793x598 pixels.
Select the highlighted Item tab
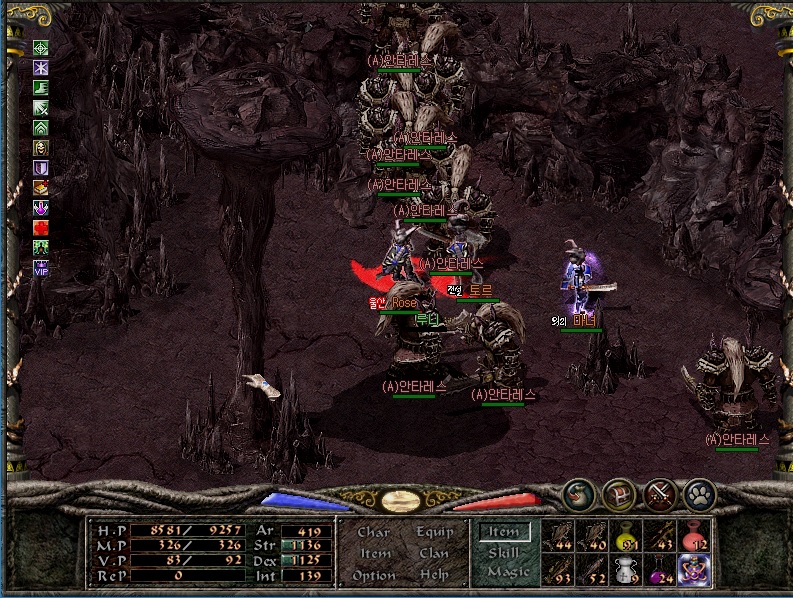pyautogui.click(x=503, y=533)
